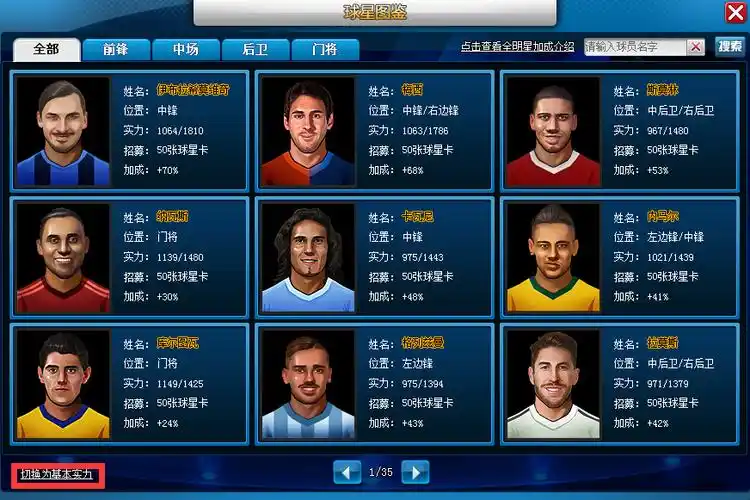This screenshot has height=500, width=750.
Task: Select the 斯莫林 player card
Action: 619,130
